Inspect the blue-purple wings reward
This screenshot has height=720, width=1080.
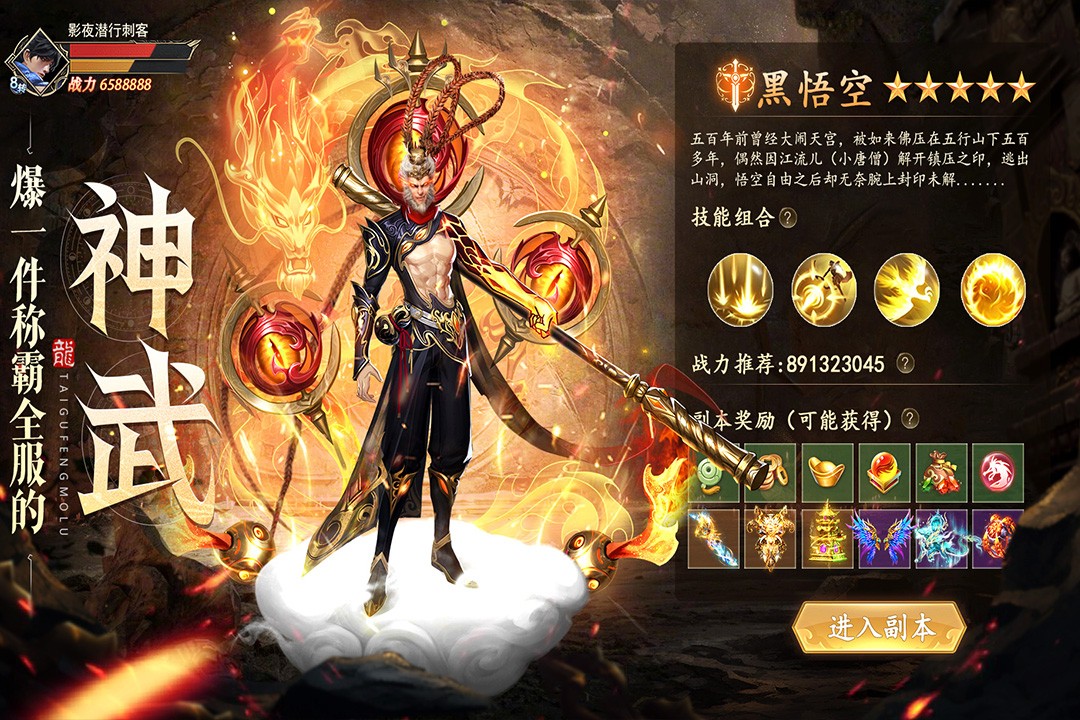click(x=883, y=539)
